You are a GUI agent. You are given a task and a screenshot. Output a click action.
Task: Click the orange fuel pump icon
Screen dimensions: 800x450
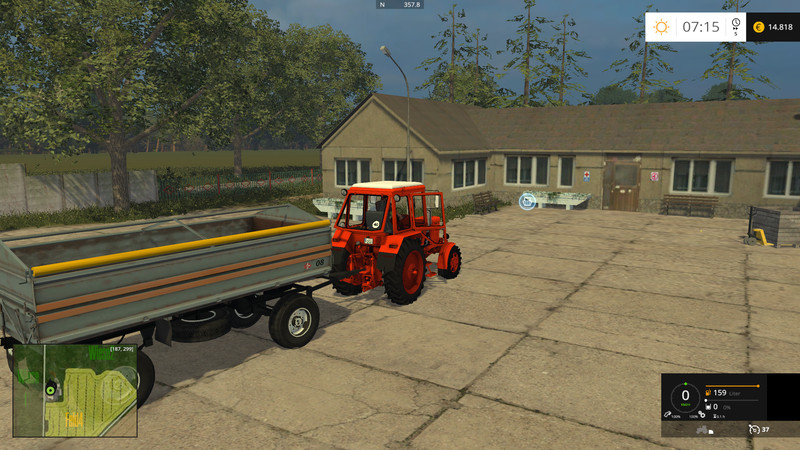(710, 392)
